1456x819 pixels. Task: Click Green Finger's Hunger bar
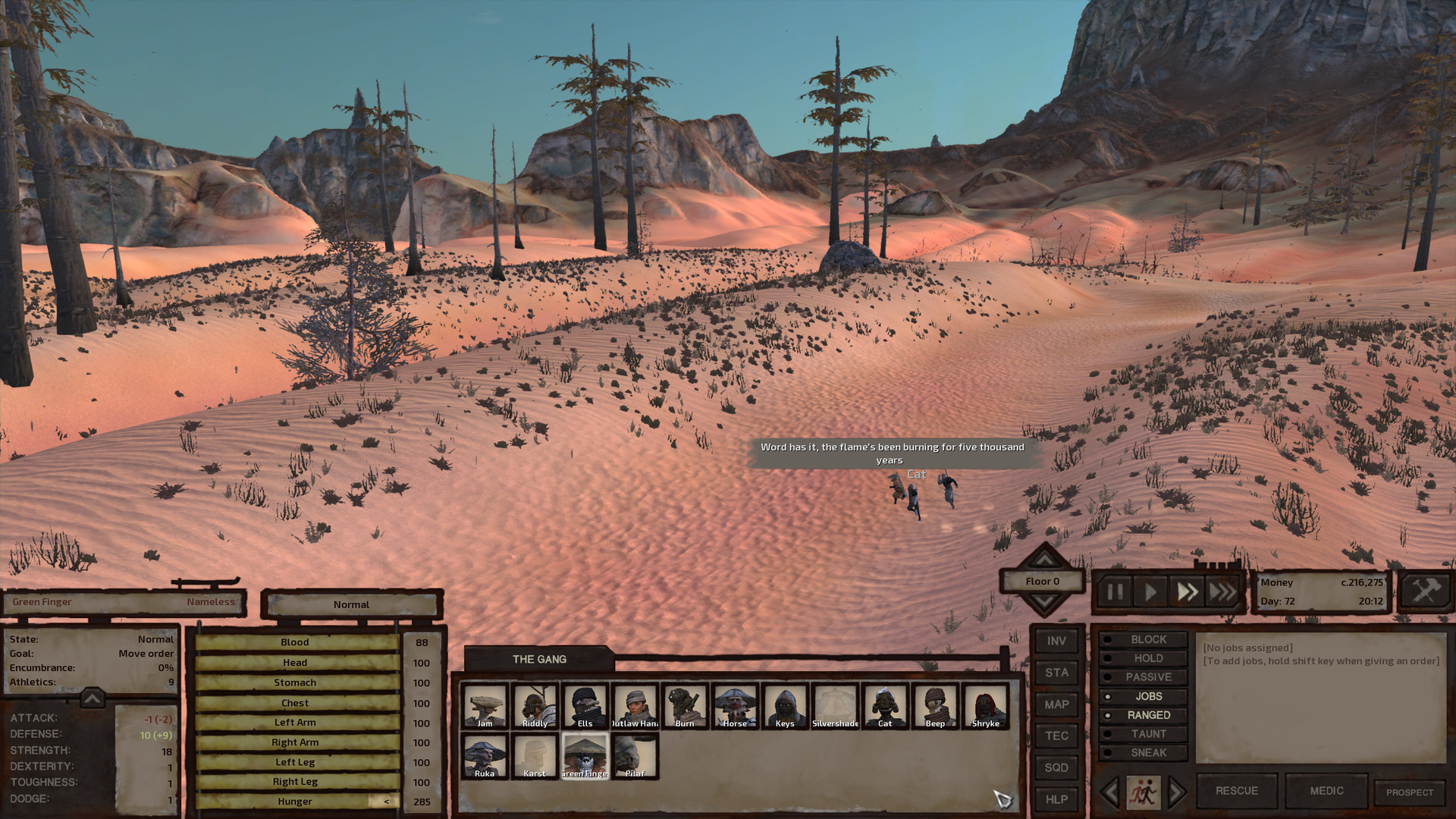pyautogui.click(x=296, y=801)
